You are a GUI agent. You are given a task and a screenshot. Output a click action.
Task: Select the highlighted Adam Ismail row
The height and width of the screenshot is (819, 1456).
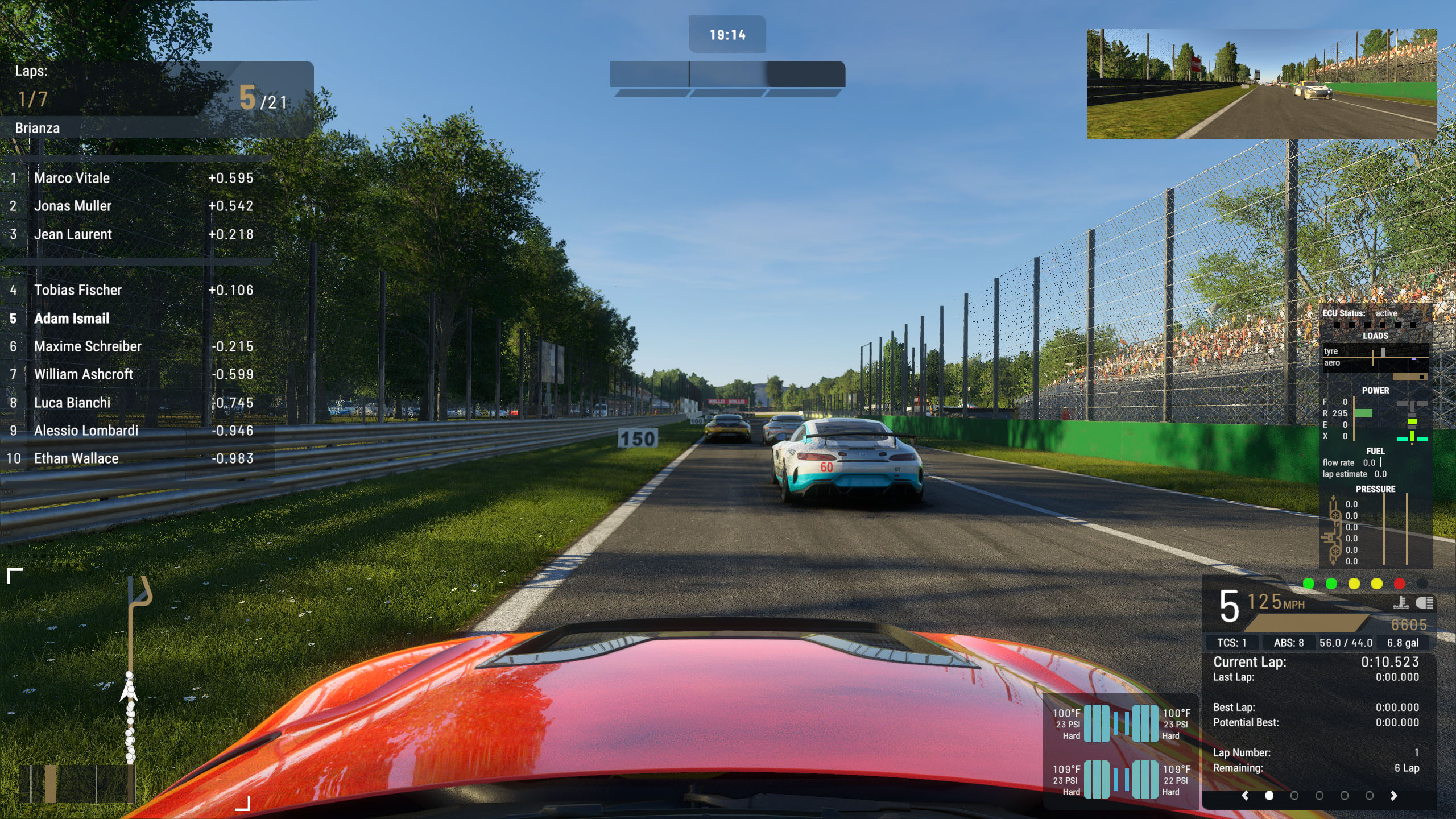point(72,318)
